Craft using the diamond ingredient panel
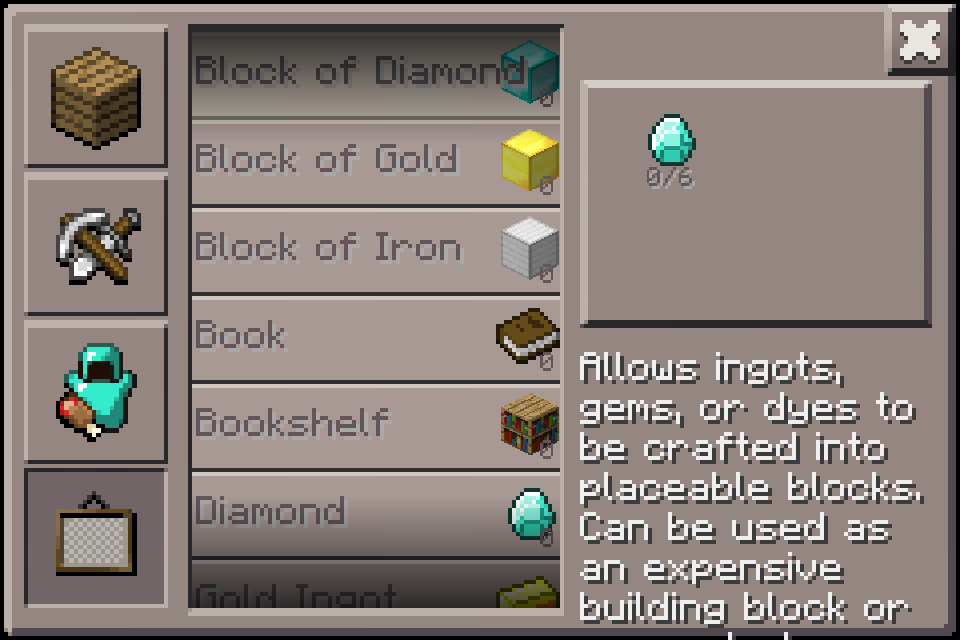The height and width of the screenshot is (640, 960). click(756, 204)
